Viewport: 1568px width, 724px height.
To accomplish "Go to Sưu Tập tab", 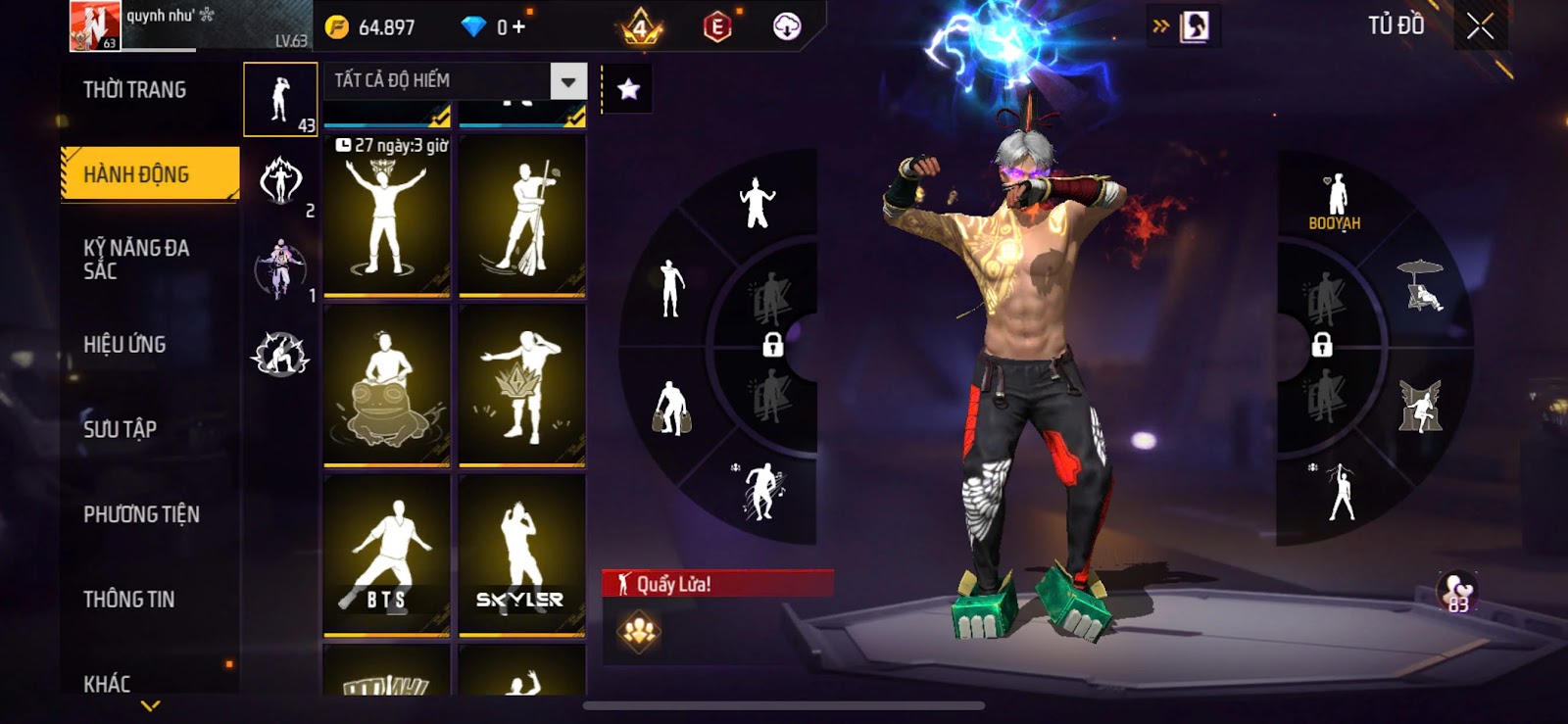I will click(121, 429).
